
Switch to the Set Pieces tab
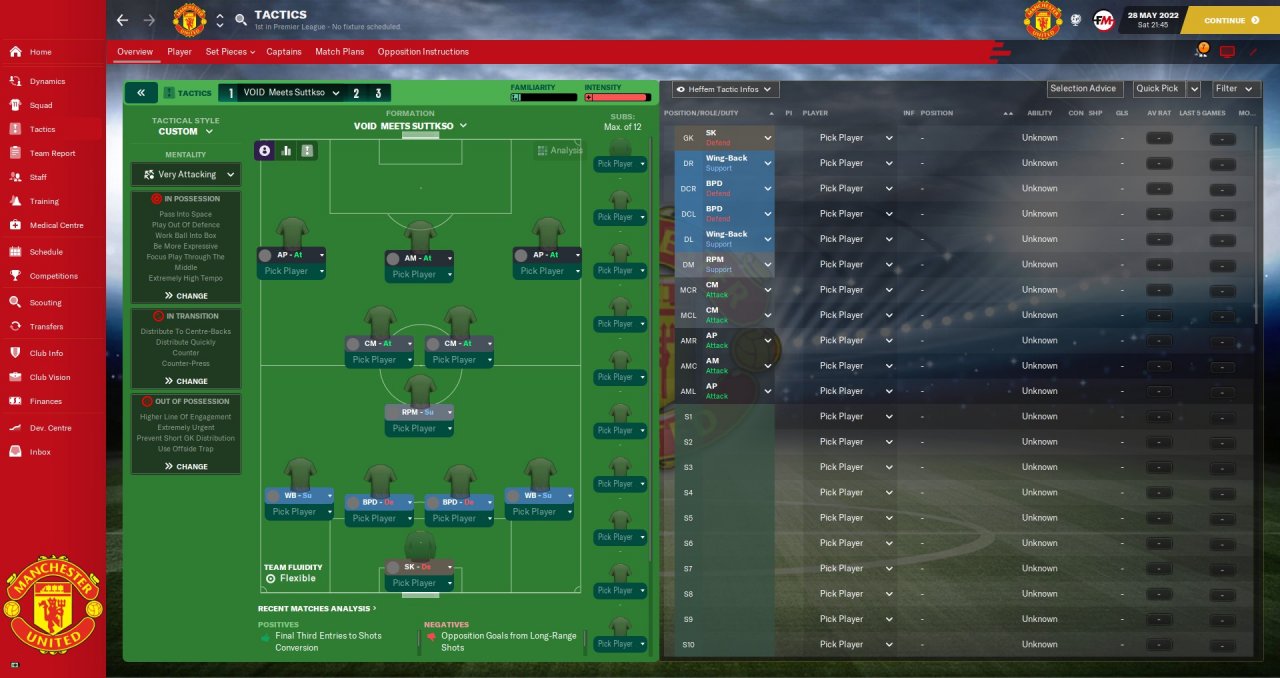click(x=229, y=52)
